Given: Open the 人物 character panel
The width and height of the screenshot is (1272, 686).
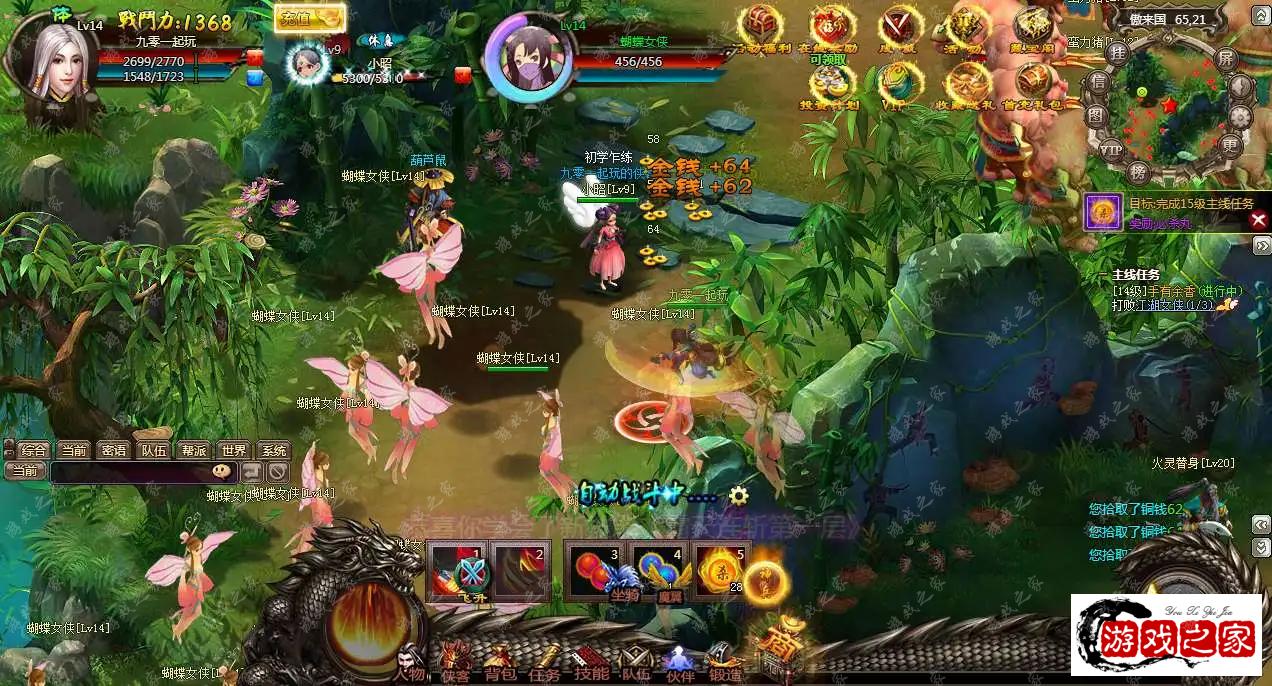Looking at the screenshot, I should click(409, 664).
